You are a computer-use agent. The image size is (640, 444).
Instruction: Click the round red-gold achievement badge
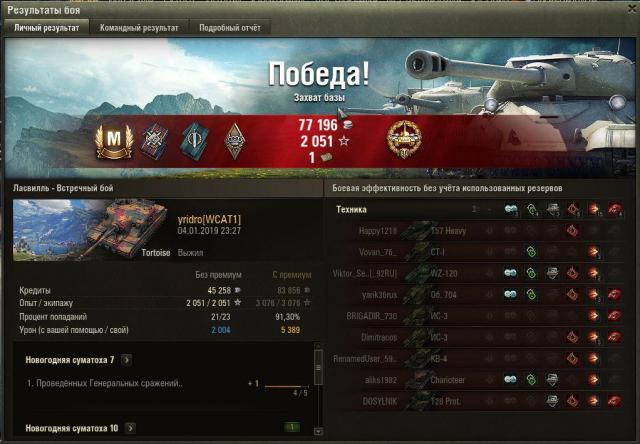tap(404, 140)
